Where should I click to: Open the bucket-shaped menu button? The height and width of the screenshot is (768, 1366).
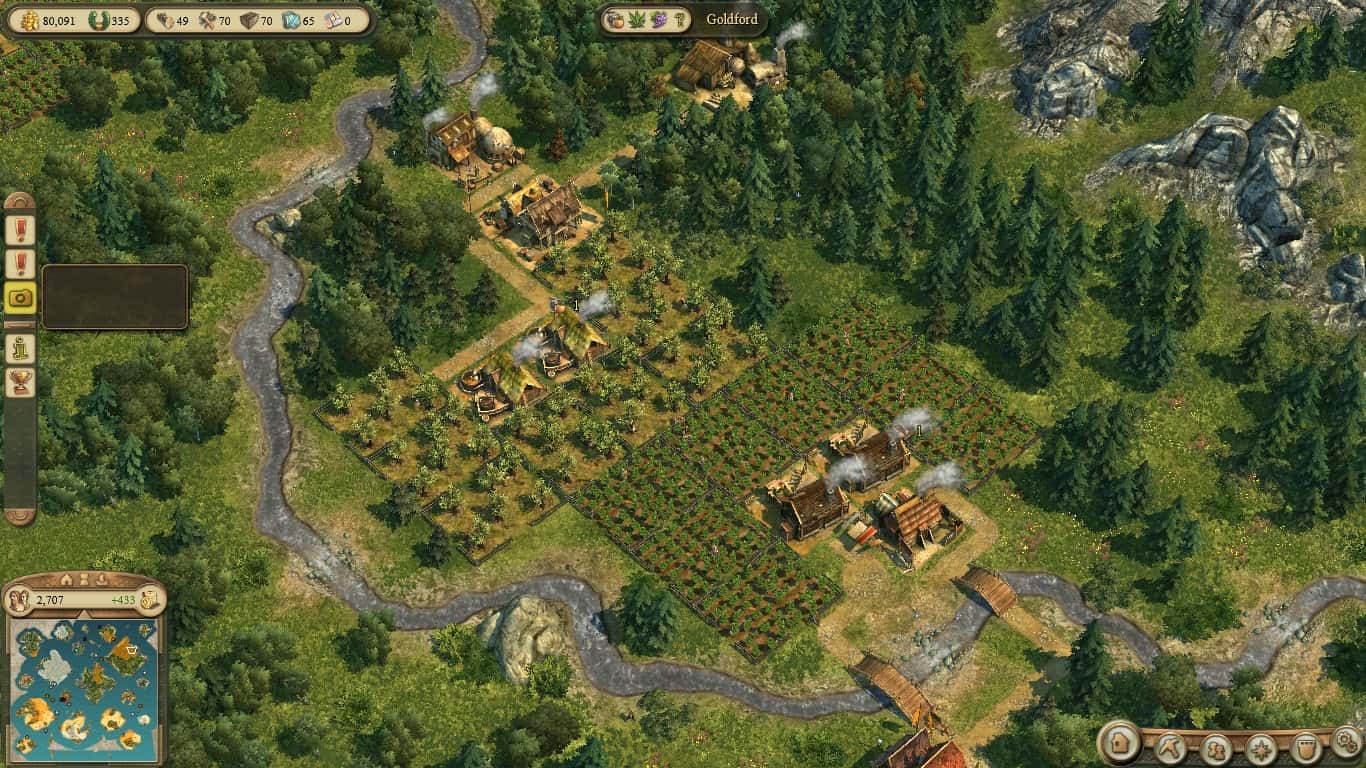1305,748
